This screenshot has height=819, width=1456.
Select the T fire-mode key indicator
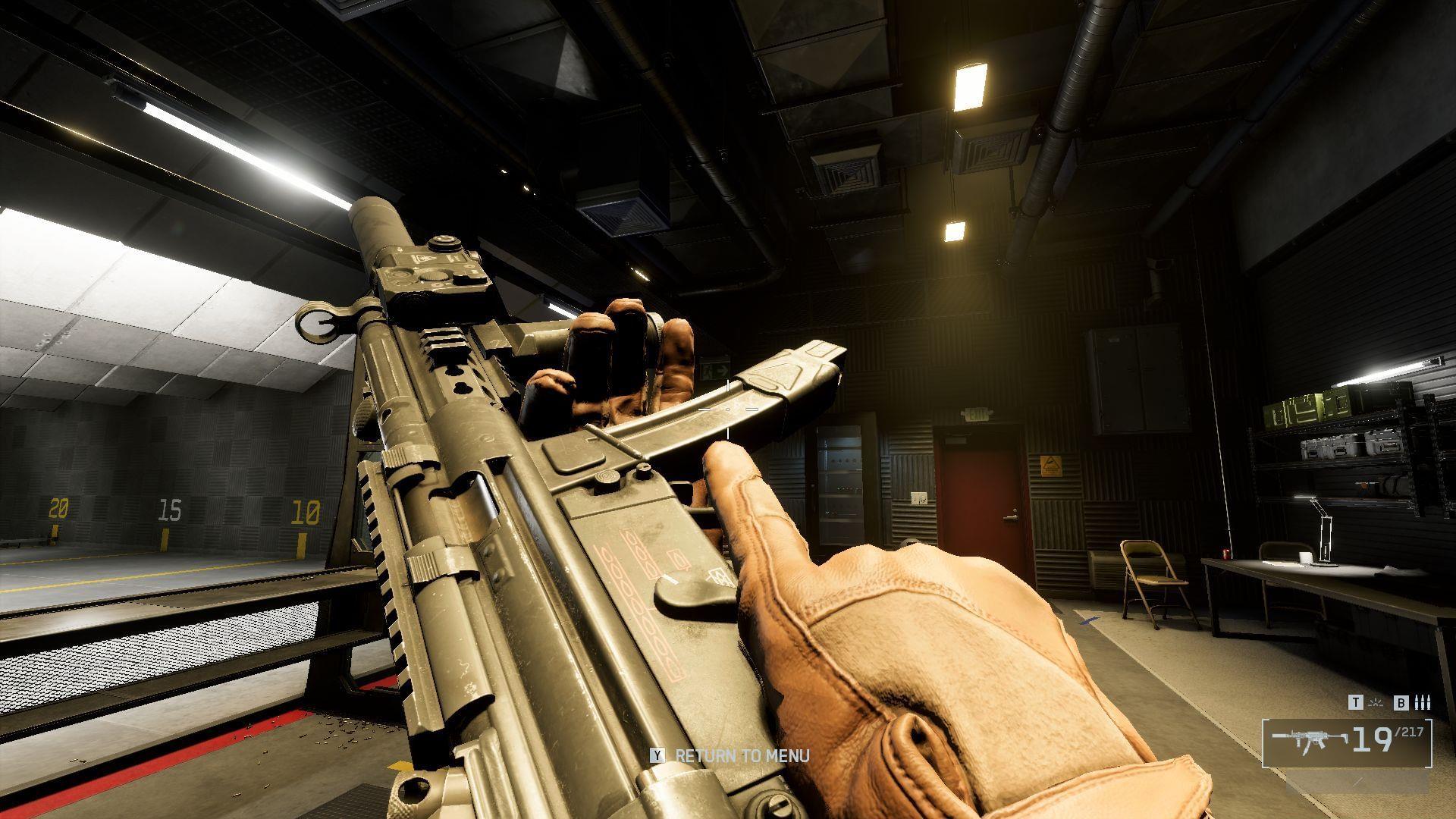(x=1356, y=702)
